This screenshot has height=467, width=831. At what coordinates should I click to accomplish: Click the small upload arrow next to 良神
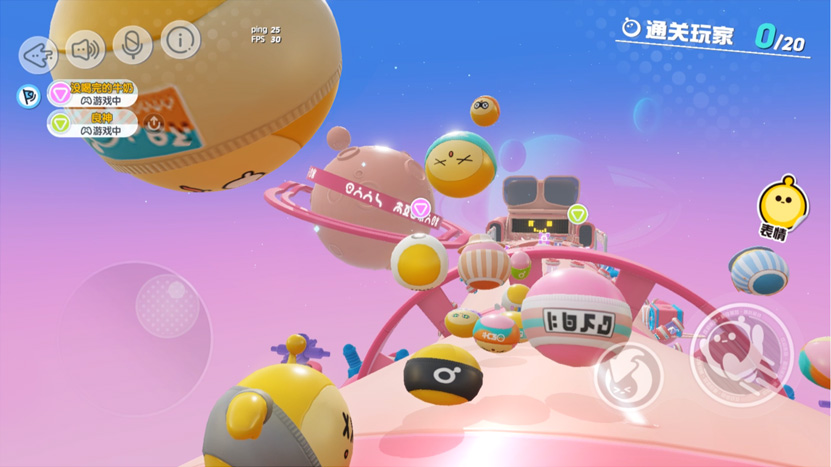[x=154, y=123]
